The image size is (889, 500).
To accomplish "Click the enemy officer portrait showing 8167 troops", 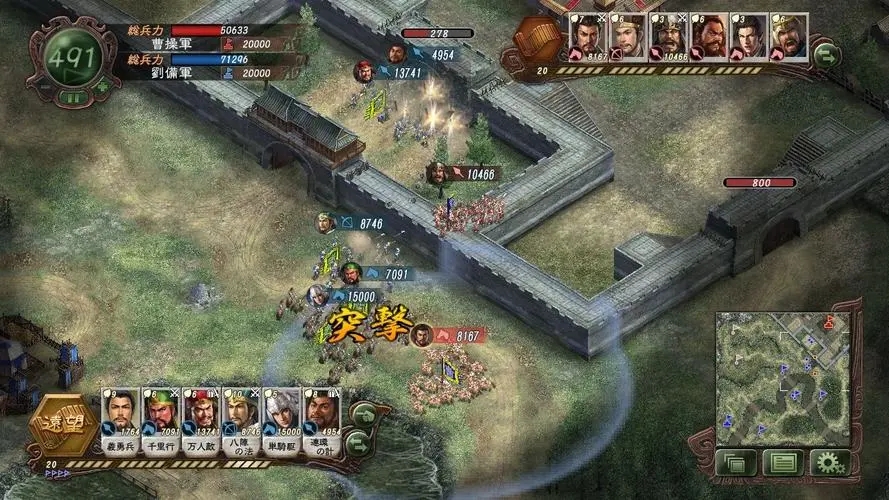I will pos(586,38).
